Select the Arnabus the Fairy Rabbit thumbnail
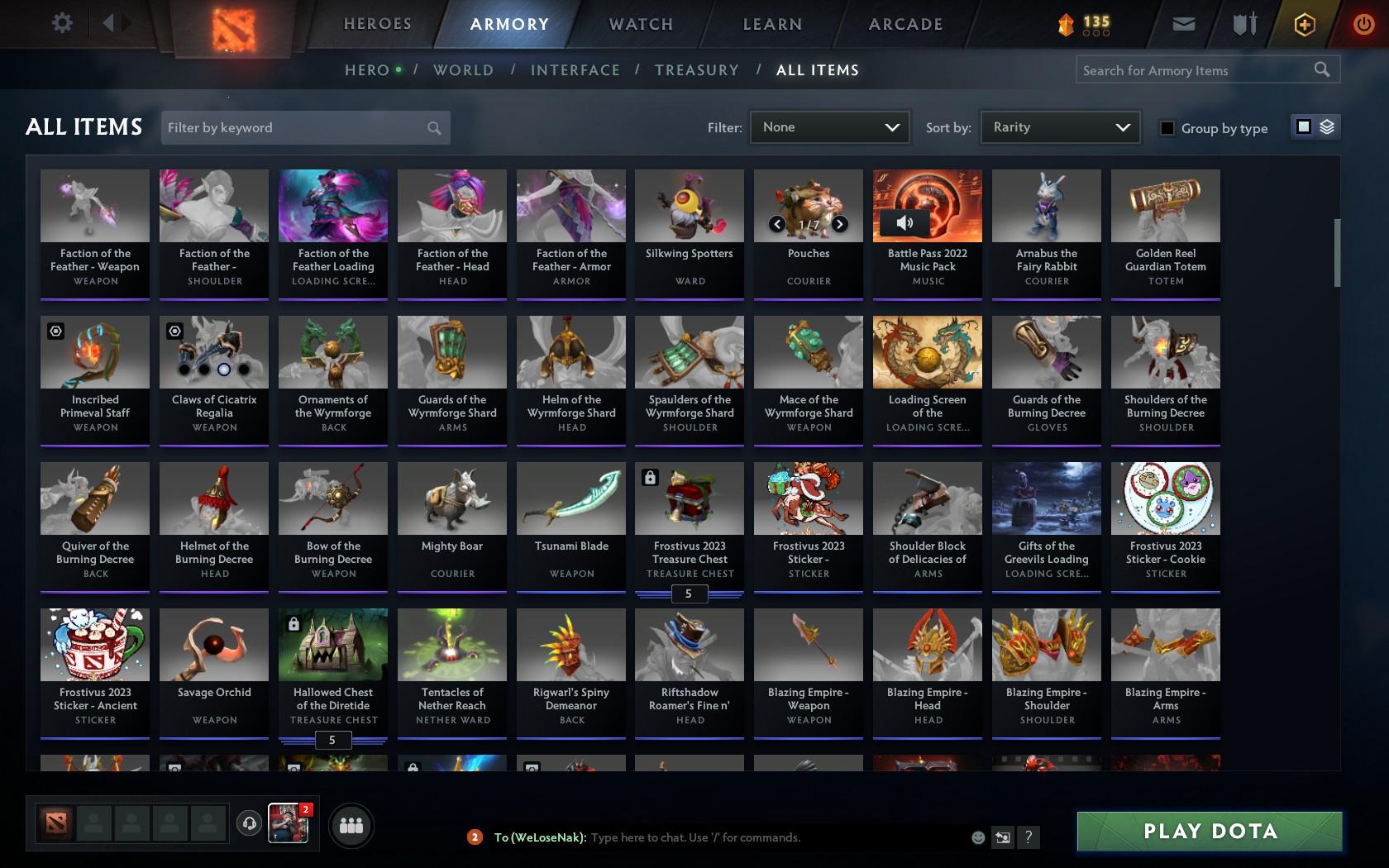 (1046, 205)
